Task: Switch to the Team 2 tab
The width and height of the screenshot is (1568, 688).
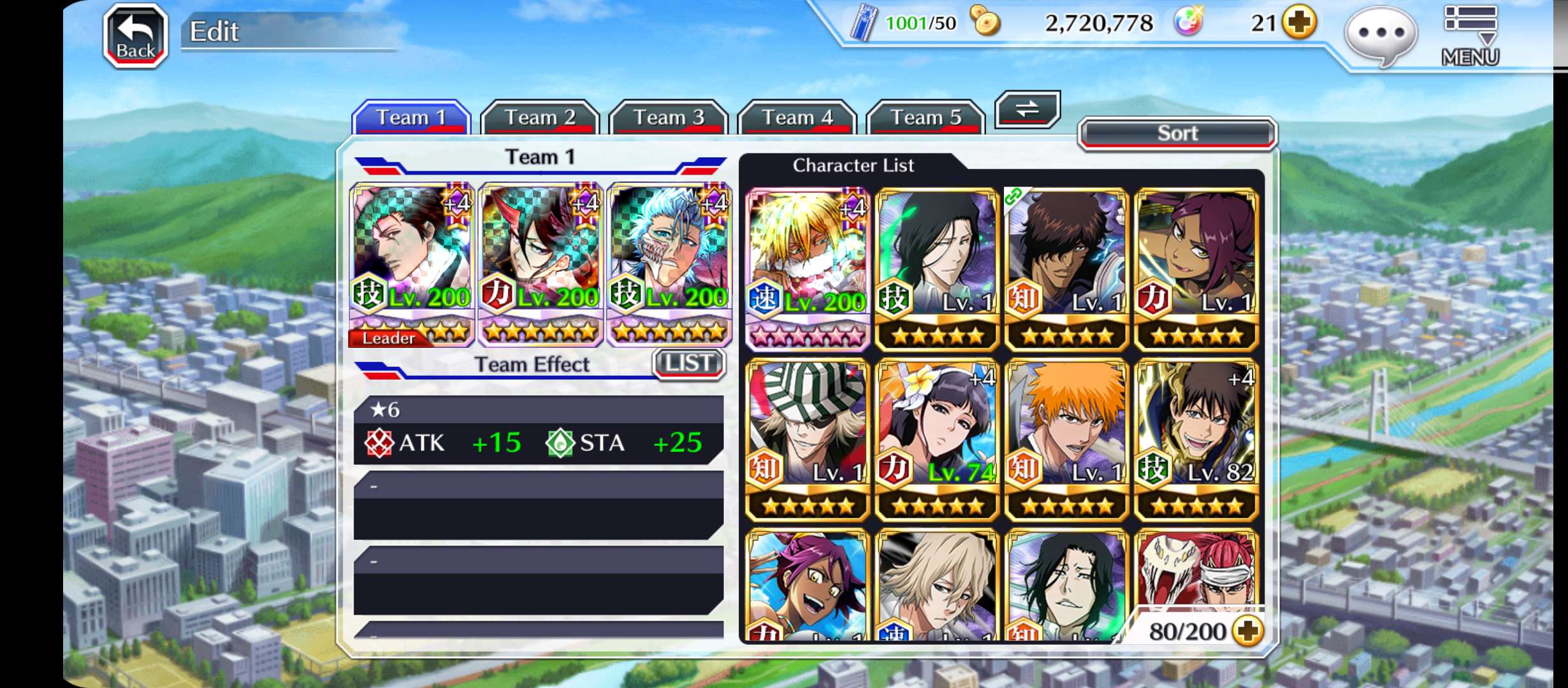Action: [x=540, y=118]
